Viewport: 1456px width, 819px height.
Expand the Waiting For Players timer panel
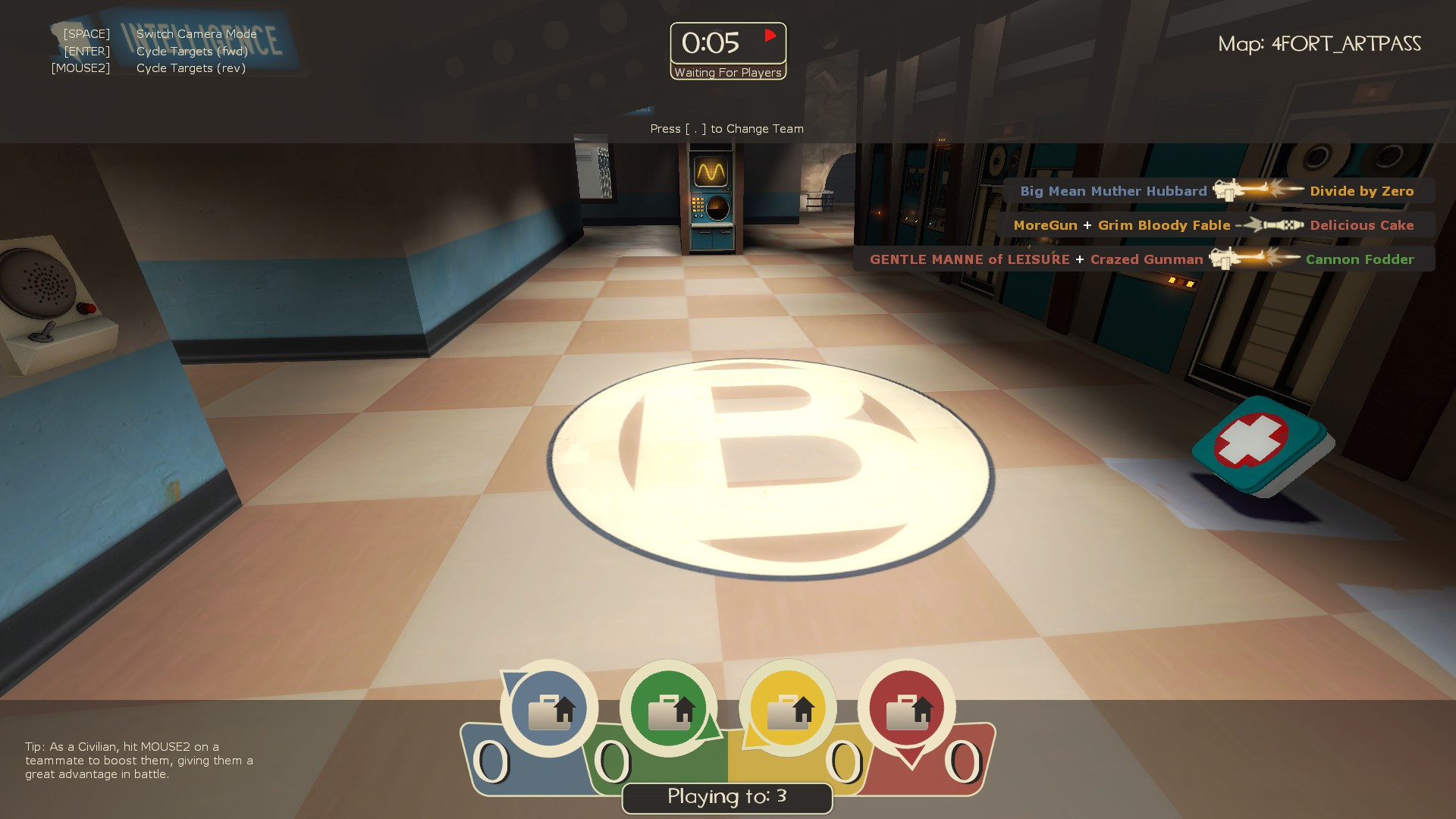point(727,74)
